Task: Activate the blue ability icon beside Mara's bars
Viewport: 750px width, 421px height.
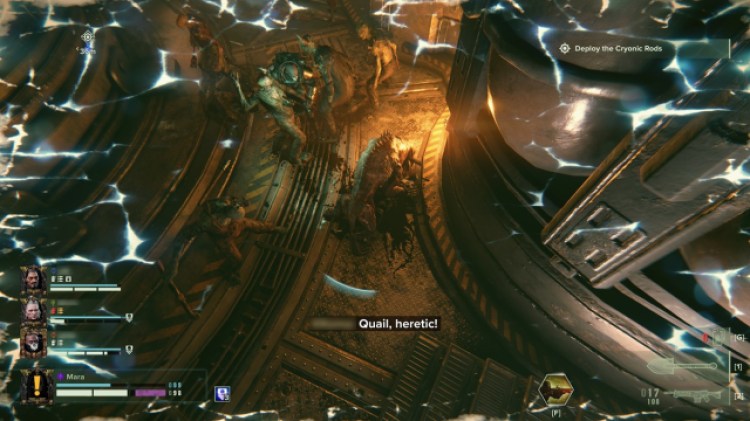Action: click(x=222, y=393)
